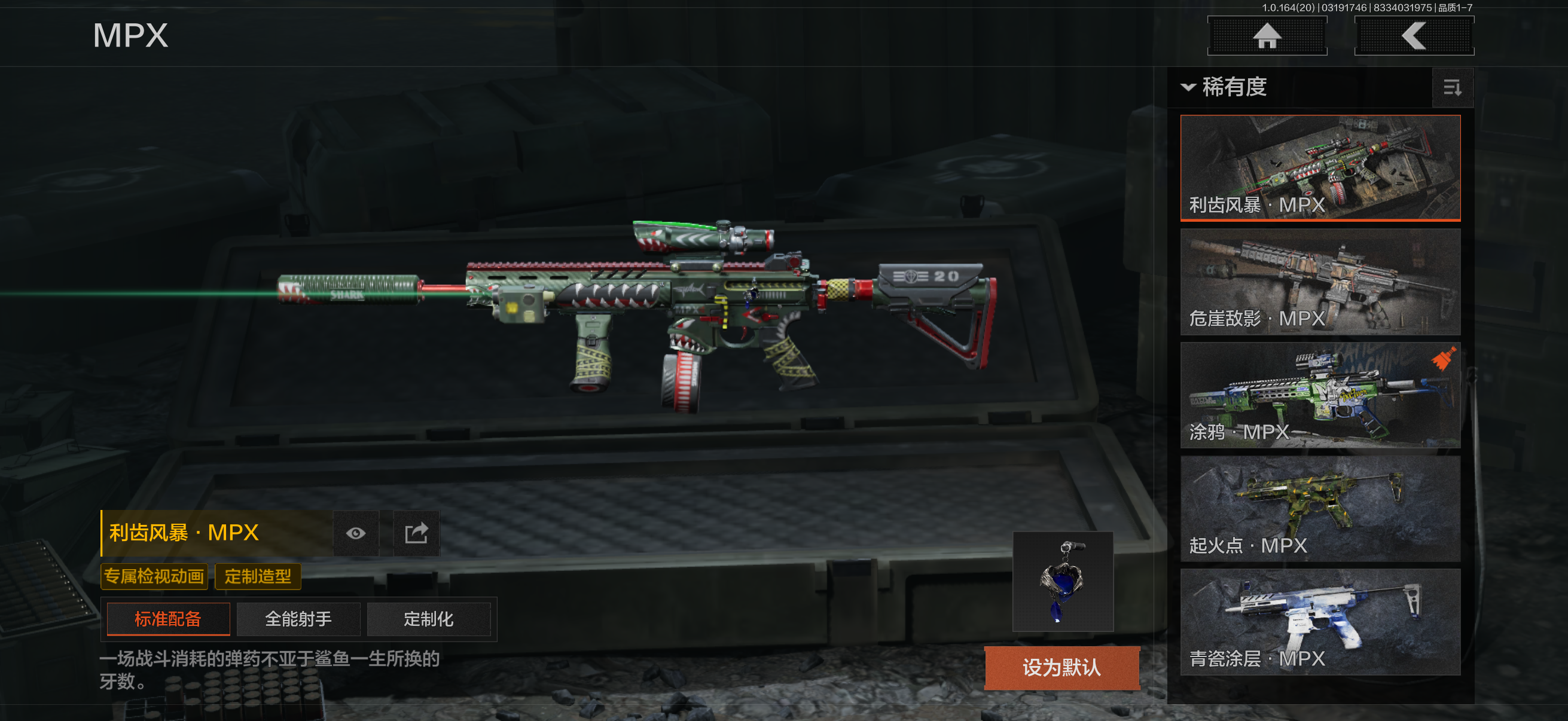Open the weapon charm slot
This screenshot has height=721, width=1568.
[1063, 581]
